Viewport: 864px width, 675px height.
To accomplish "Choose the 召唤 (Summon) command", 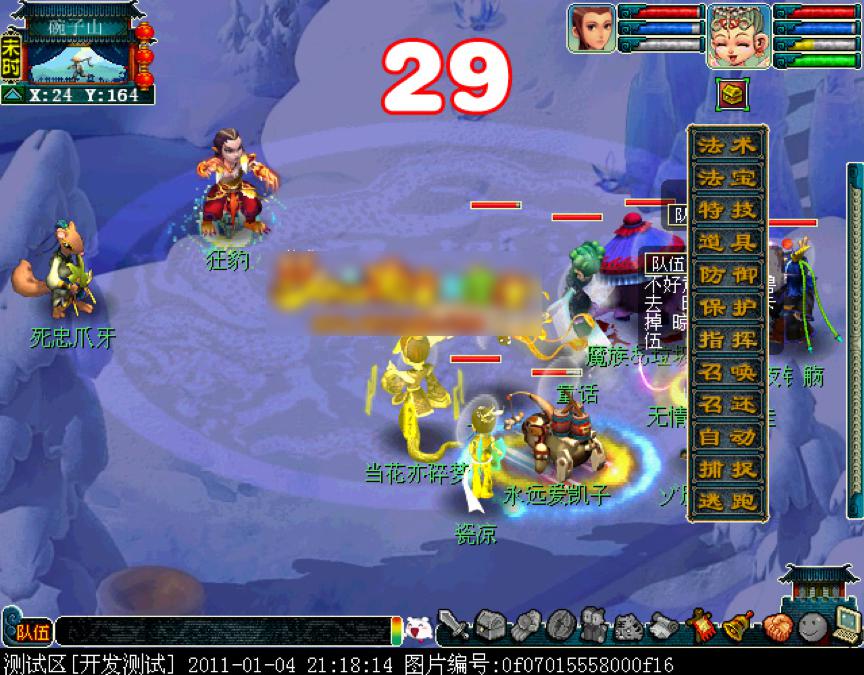I will point(728,372).
